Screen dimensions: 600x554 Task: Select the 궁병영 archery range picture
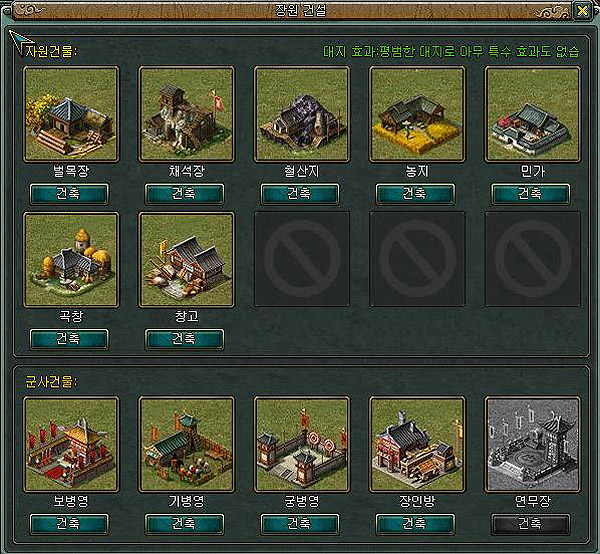[301, 444]
